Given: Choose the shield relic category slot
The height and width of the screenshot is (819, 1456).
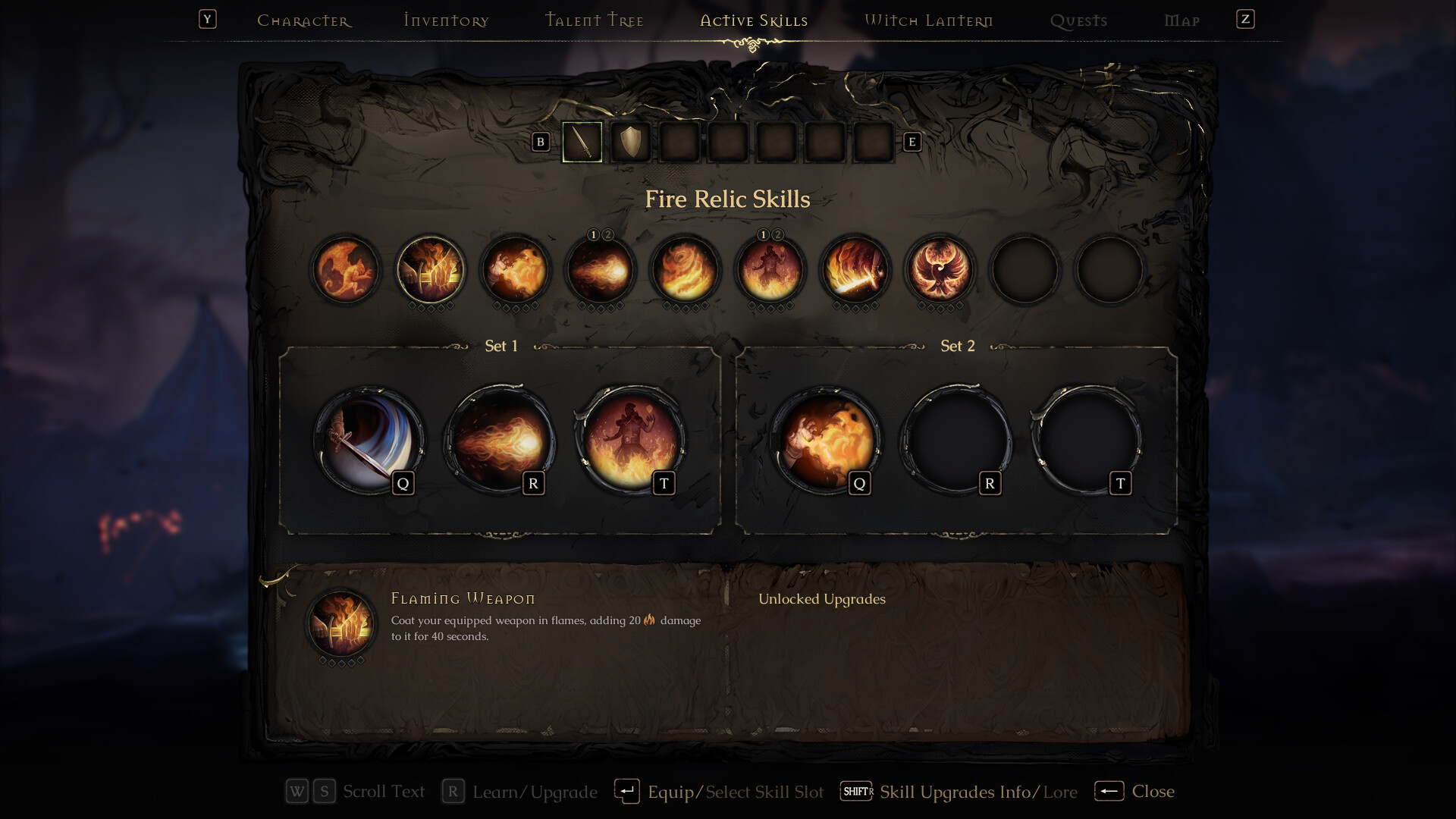Looking at the screenshot, I should (x=631, y=142).
